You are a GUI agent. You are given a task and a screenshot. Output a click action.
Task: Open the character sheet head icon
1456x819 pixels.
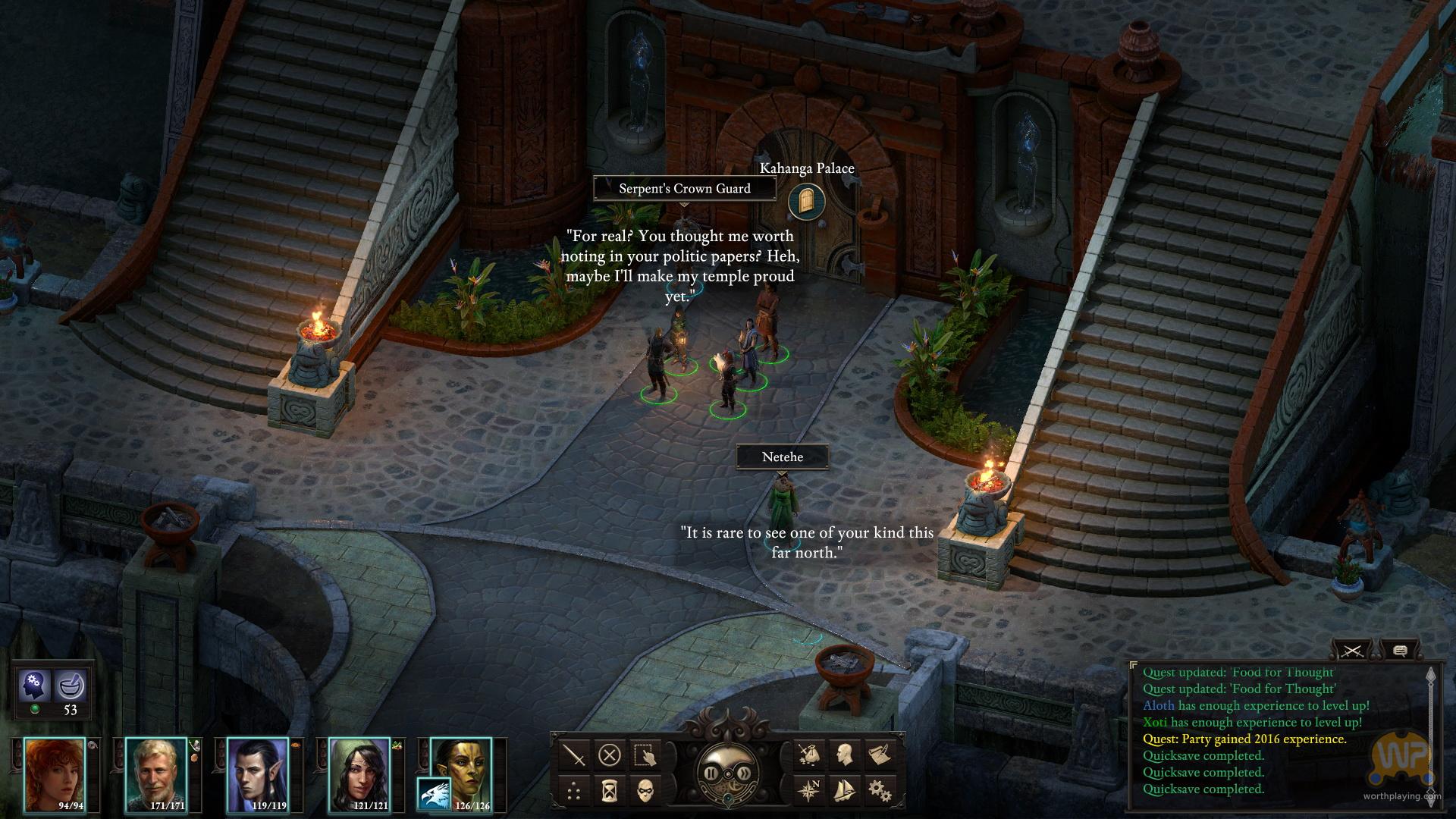click(x=844, y=755)
